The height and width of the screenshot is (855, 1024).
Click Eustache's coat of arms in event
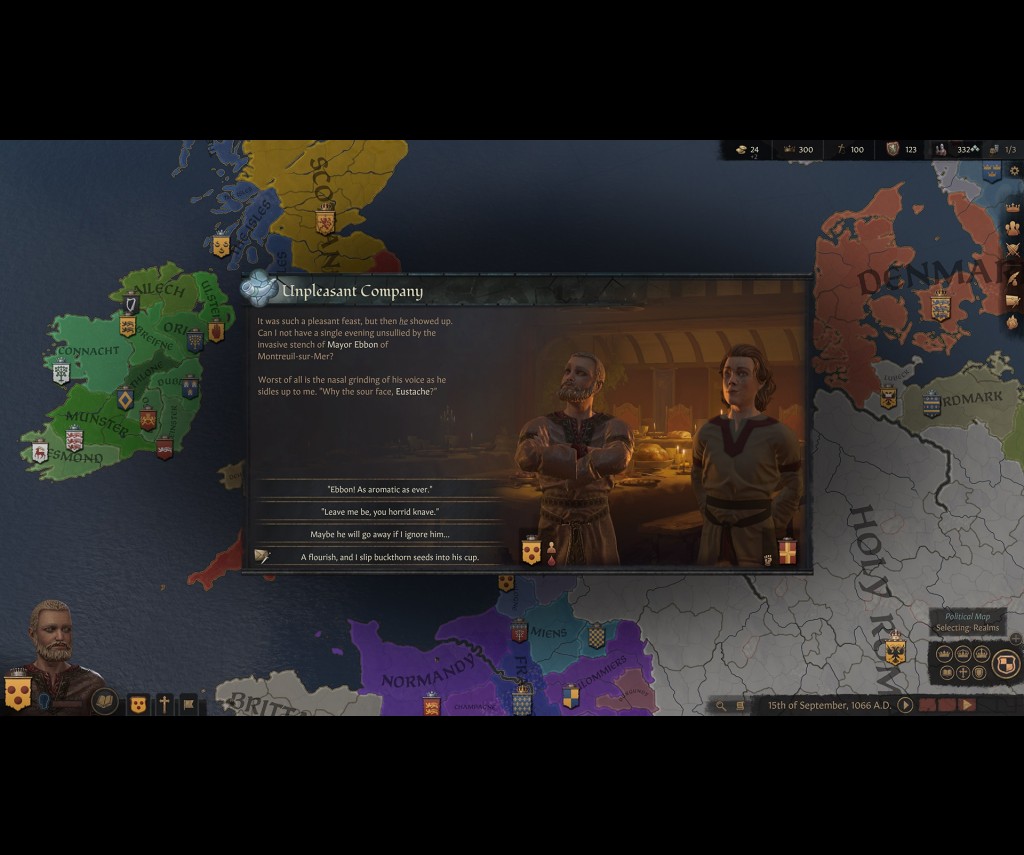pyautogui.click(x=531, y=551)
